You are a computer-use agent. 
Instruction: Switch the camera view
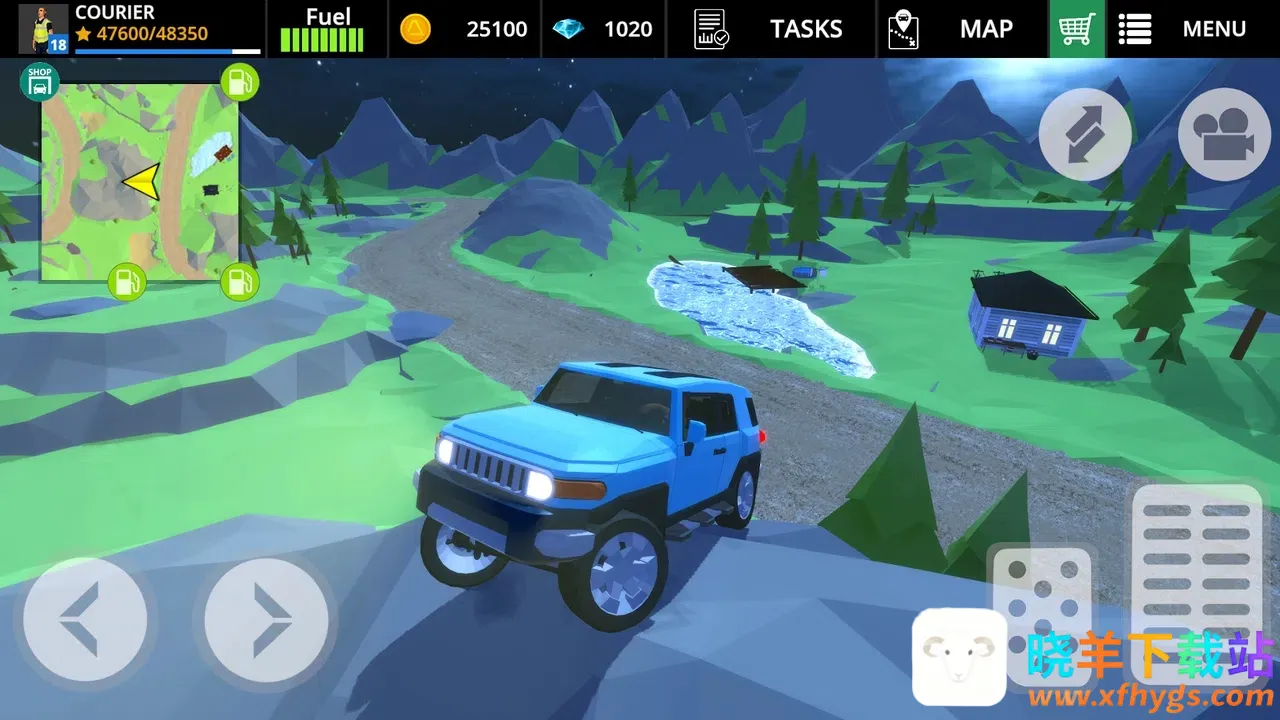(1224, 134)
